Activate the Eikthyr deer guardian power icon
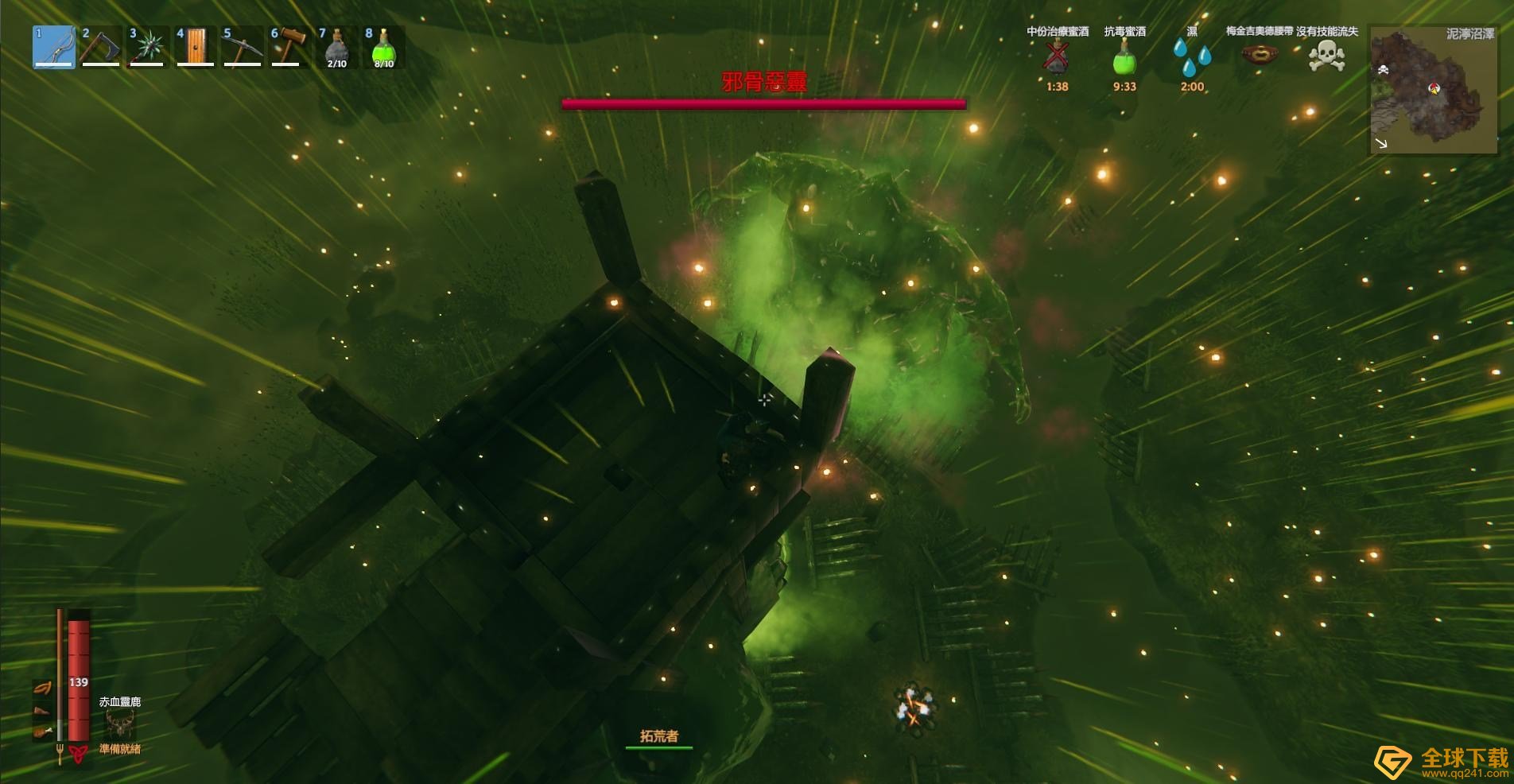Image resolution: width=1514 pixels, height=784 pixels. [x=120, y=724]
